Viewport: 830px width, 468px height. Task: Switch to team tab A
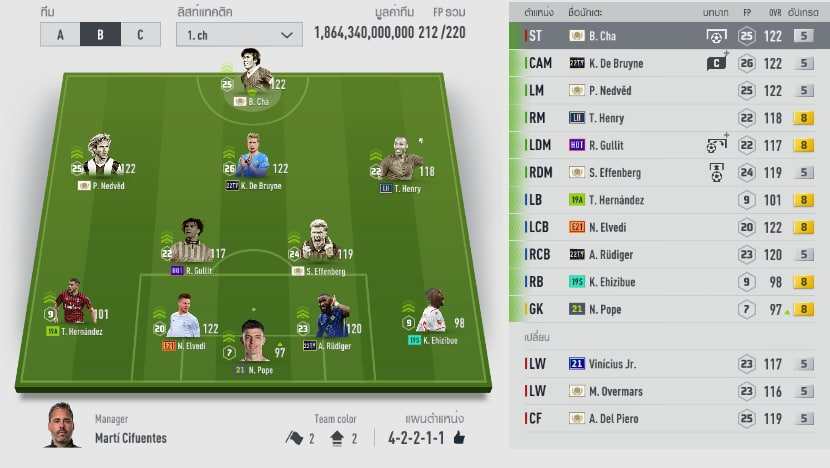tap(60, 35)
